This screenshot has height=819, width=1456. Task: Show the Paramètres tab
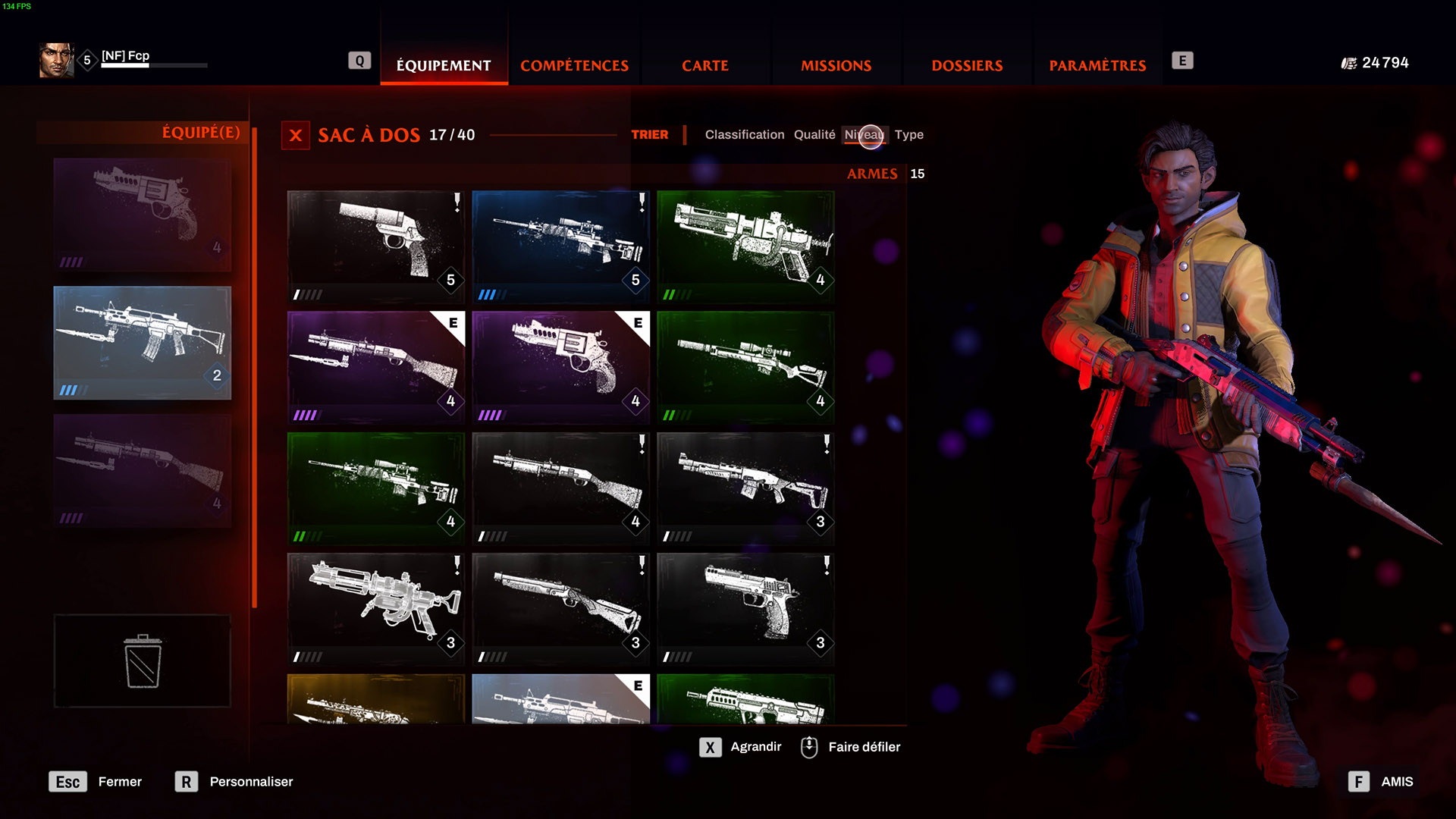pos(1097,65)
